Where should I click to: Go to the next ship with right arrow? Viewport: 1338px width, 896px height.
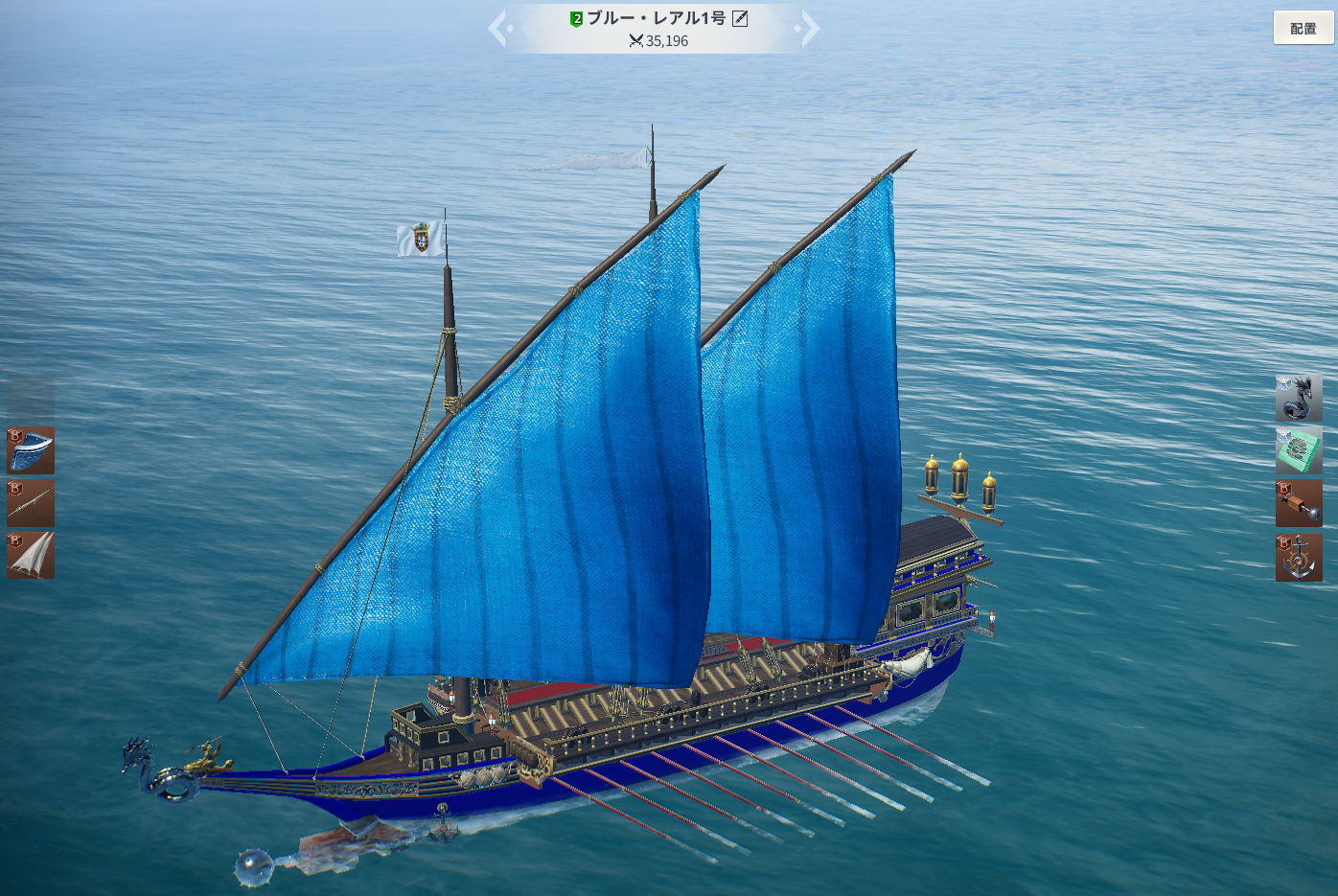[x=810, y=28]
